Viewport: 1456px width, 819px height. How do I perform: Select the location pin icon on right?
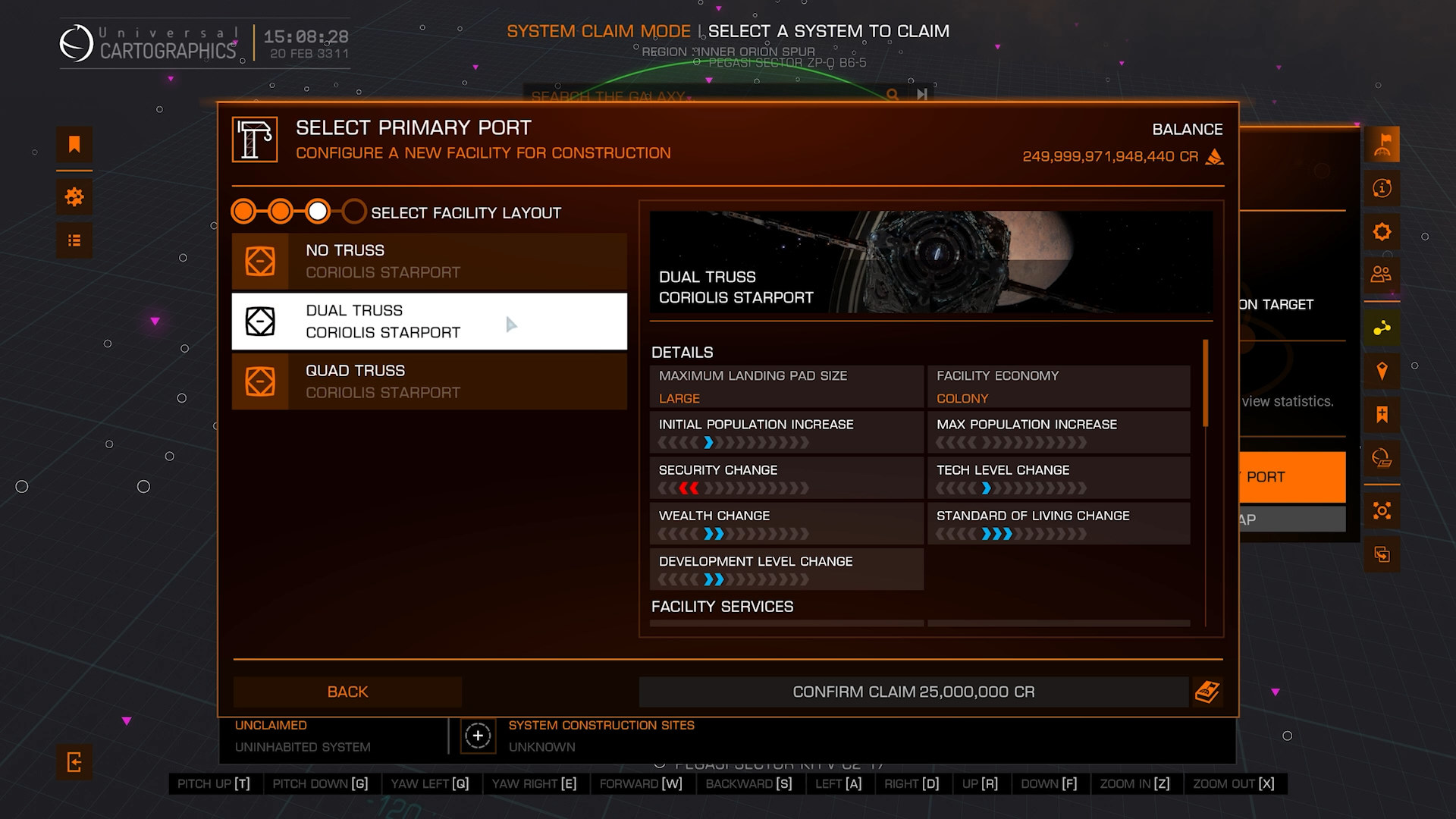(1382, 371)
